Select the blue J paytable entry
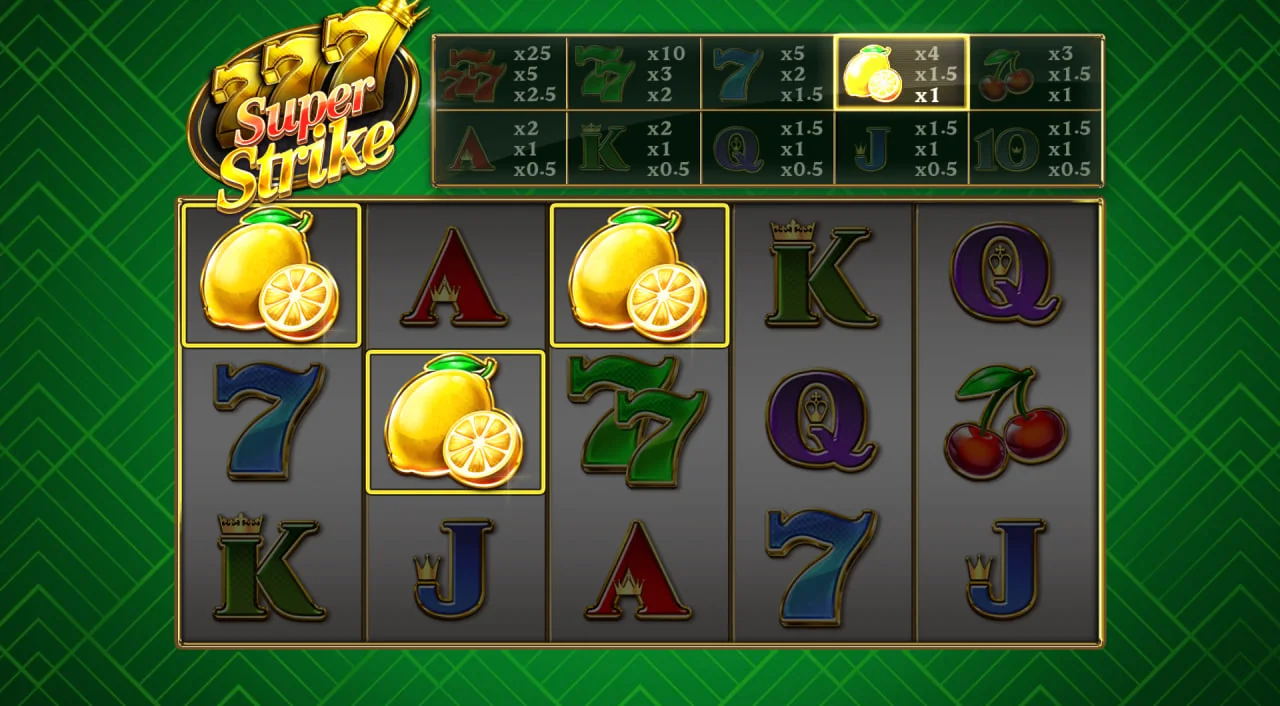The height and width of the screenshot is (706, 1280). [901, 148]
